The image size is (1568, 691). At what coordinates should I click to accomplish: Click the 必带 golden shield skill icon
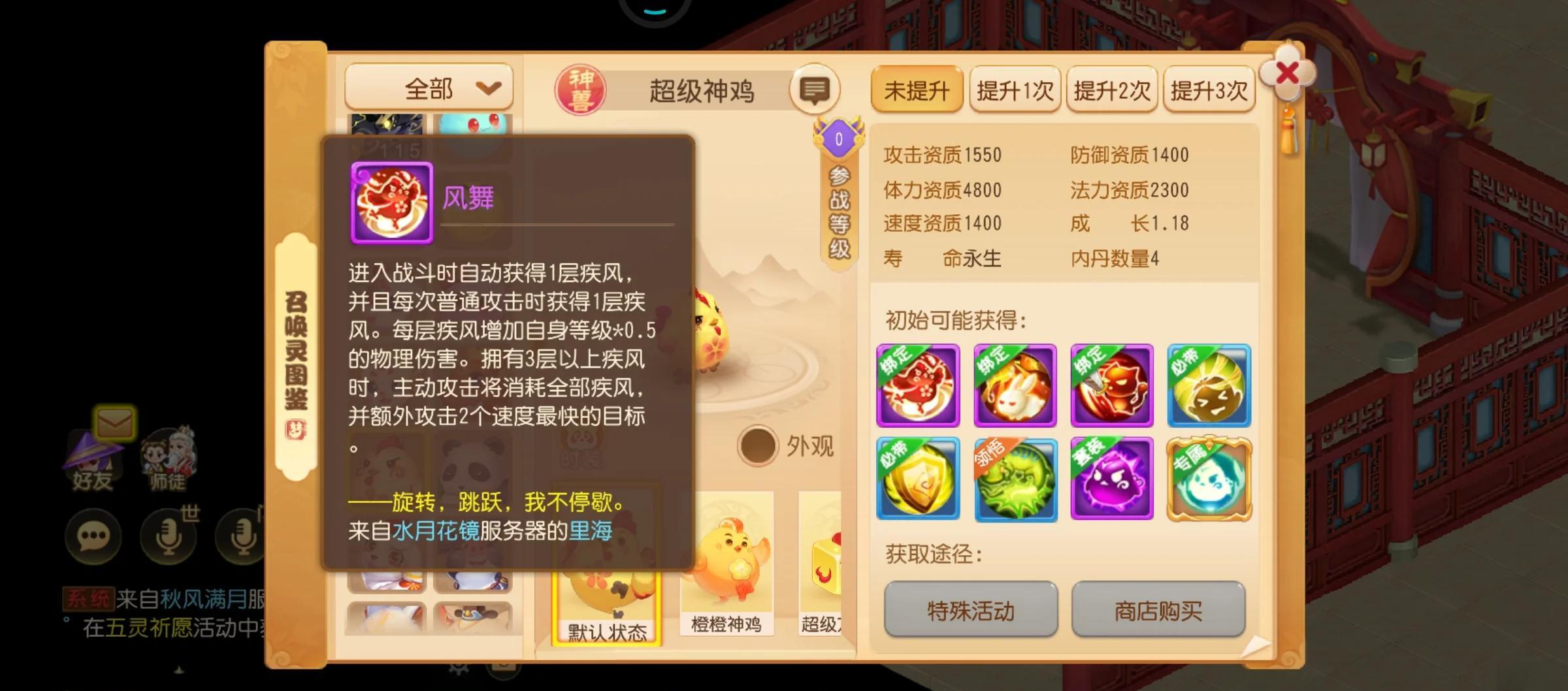[917, 480]
